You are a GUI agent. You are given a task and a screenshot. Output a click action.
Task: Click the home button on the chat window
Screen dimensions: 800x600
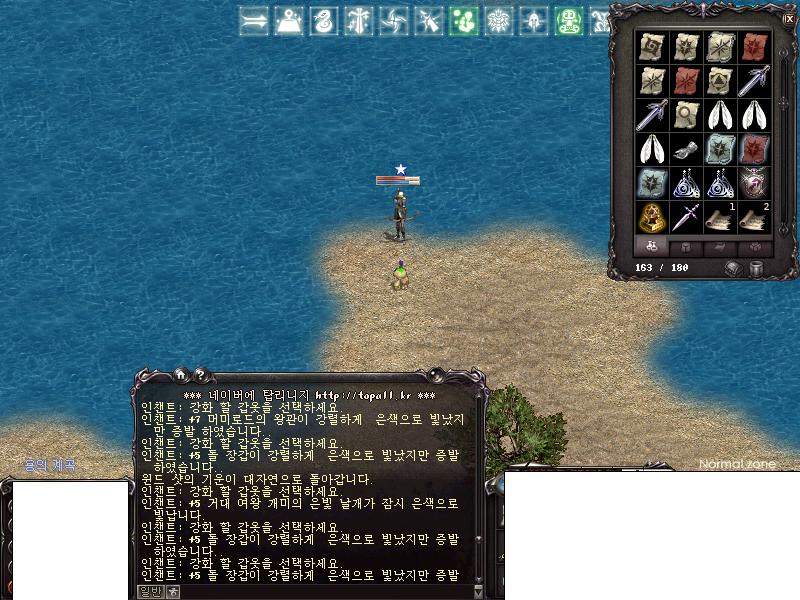(x=180, y=374)
